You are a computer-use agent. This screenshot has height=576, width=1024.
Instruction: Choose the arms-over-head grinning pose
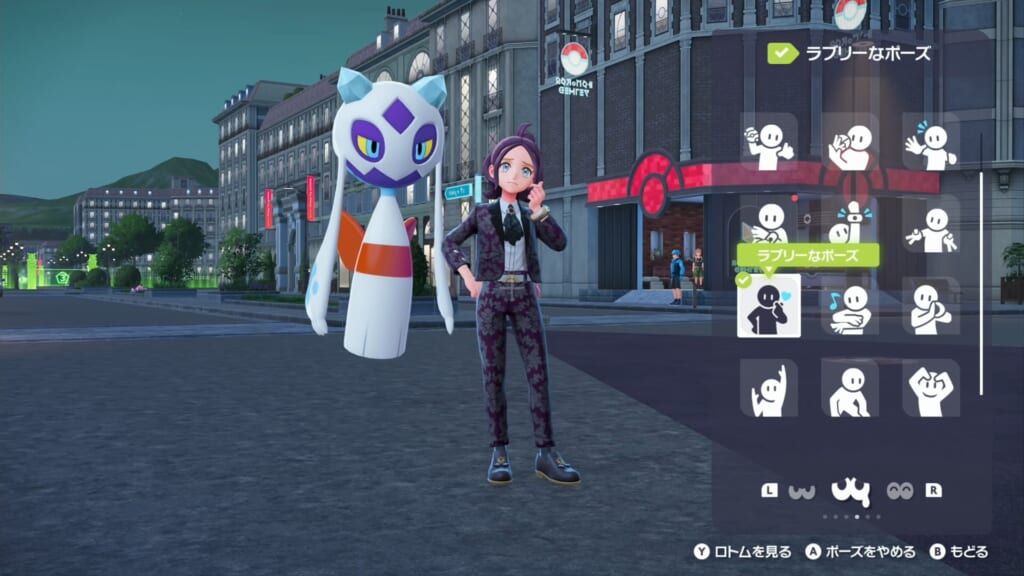click(931, 388)
